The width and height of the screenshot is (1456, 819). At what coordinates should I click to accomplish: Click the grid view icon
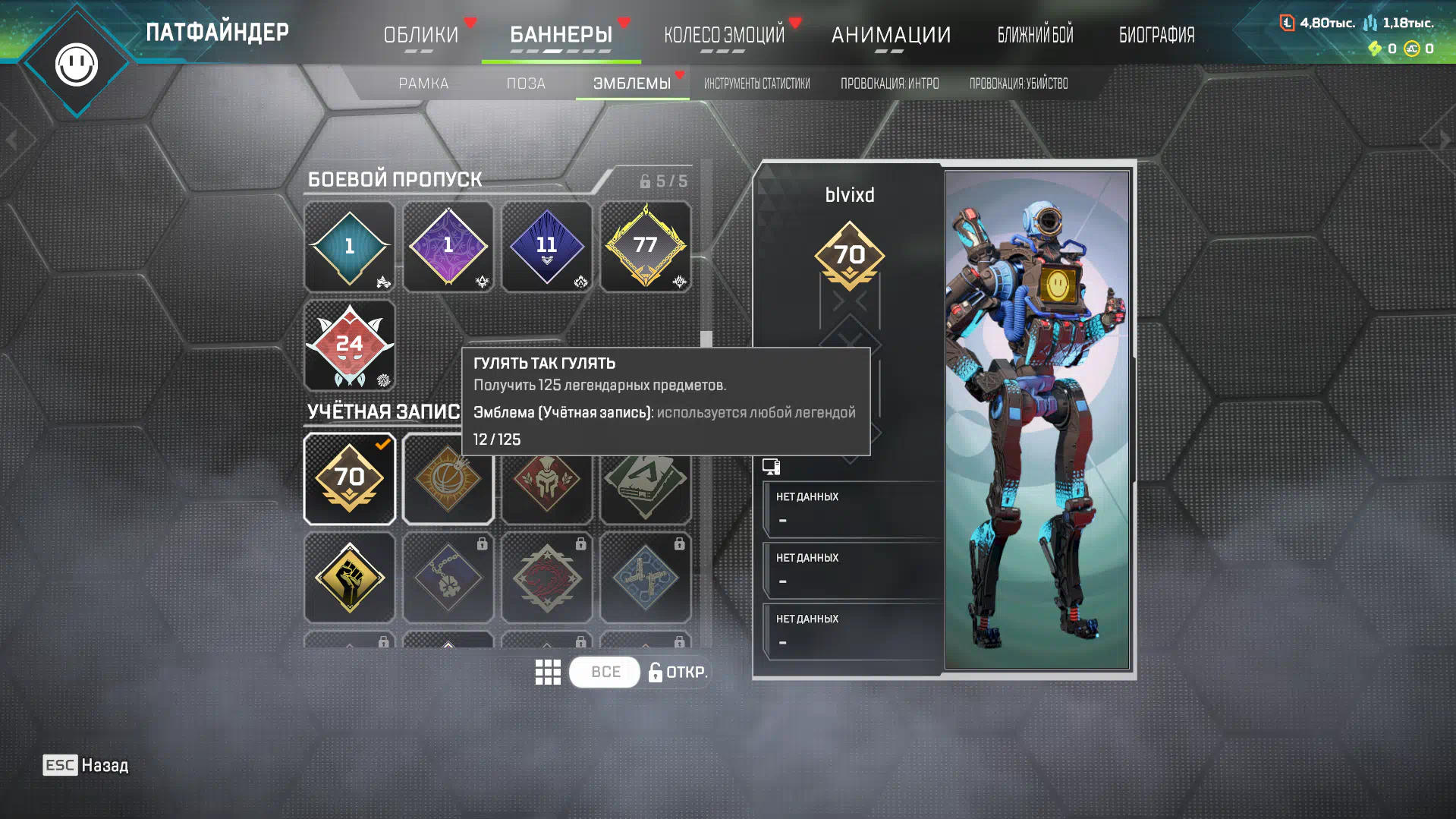pos(547,672)
